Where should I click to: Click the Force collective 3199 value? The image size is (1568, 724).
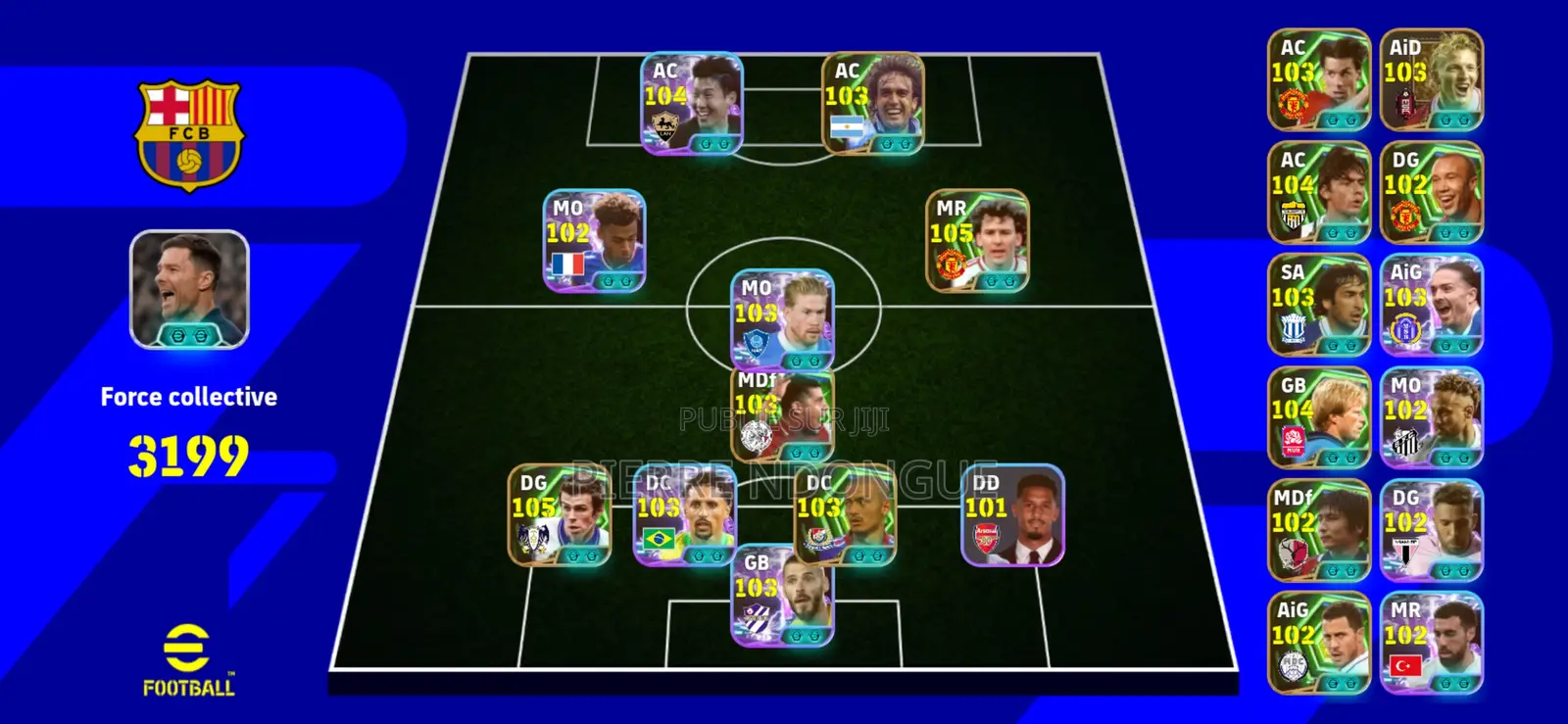(188, 452)
